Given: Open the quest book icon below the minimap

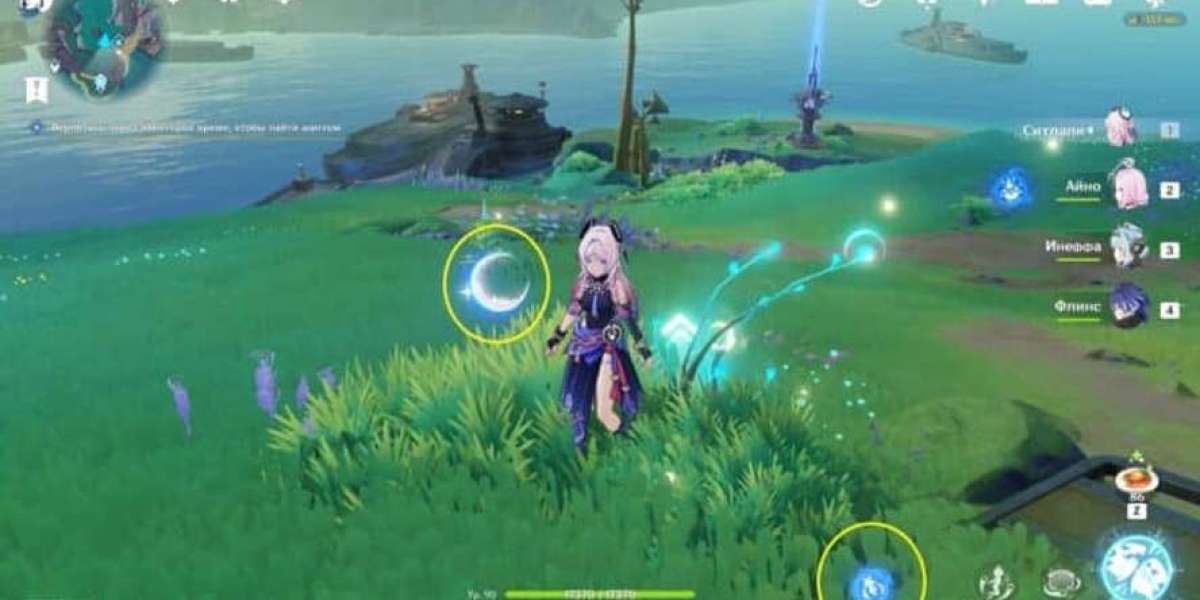Looking at the screenshot, I should pos(37,91).
